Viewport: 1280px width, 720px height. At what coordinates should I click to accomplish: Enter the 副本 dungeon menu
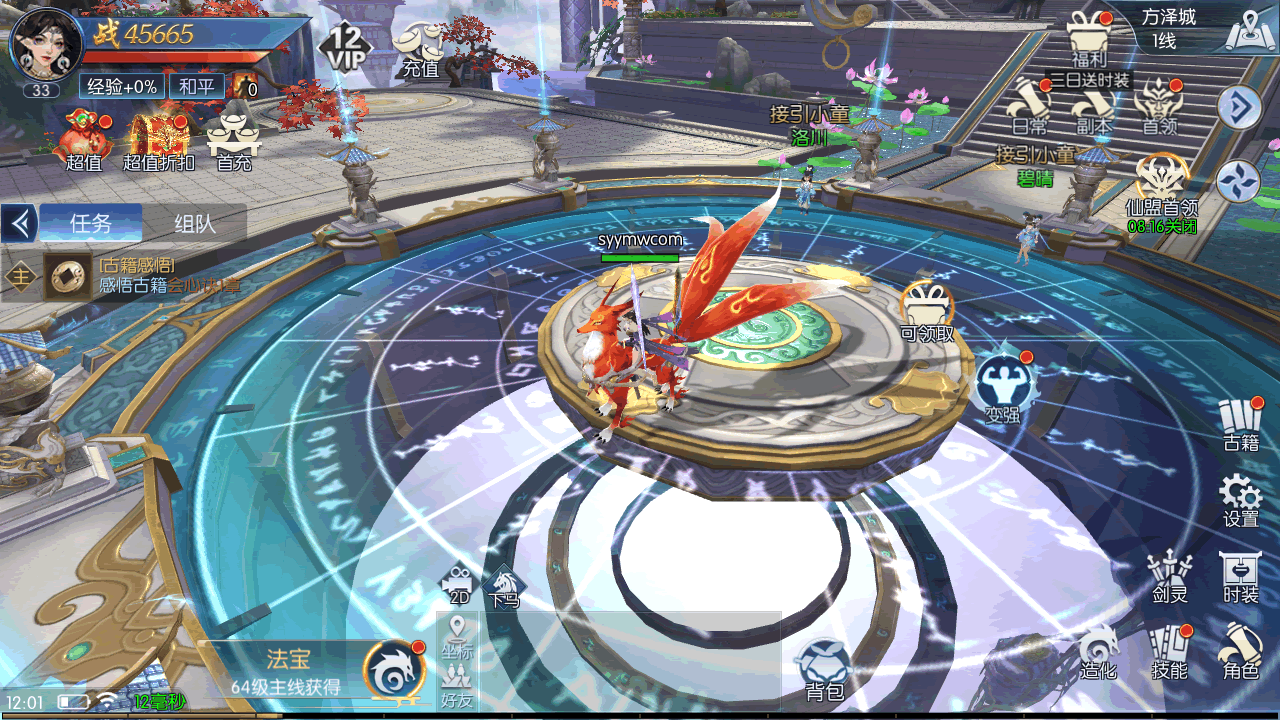pyautogui.click(x=1094, y=106)
